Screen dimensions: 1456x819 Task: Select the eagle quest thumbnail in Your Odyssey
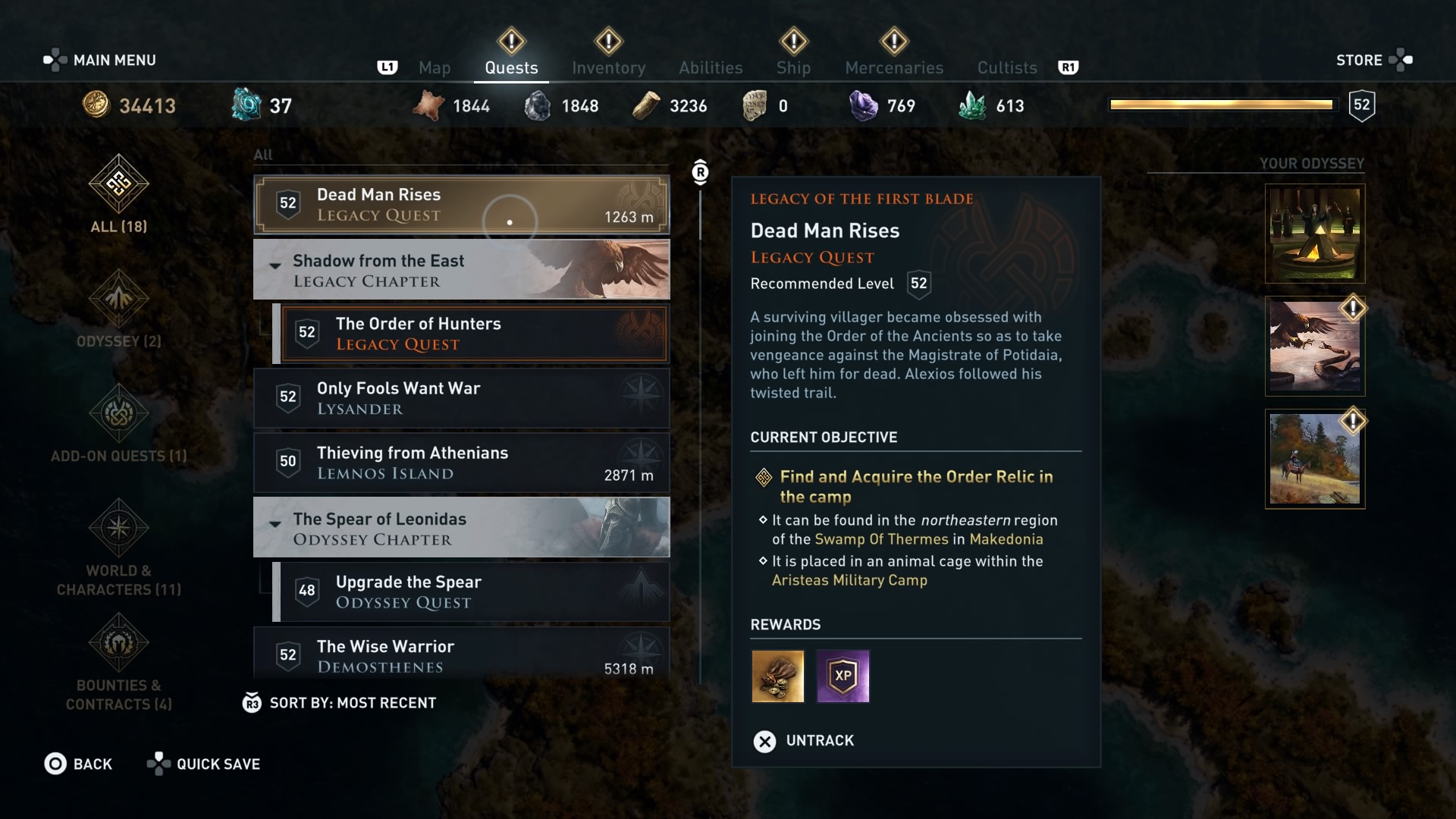[1314, 347]
